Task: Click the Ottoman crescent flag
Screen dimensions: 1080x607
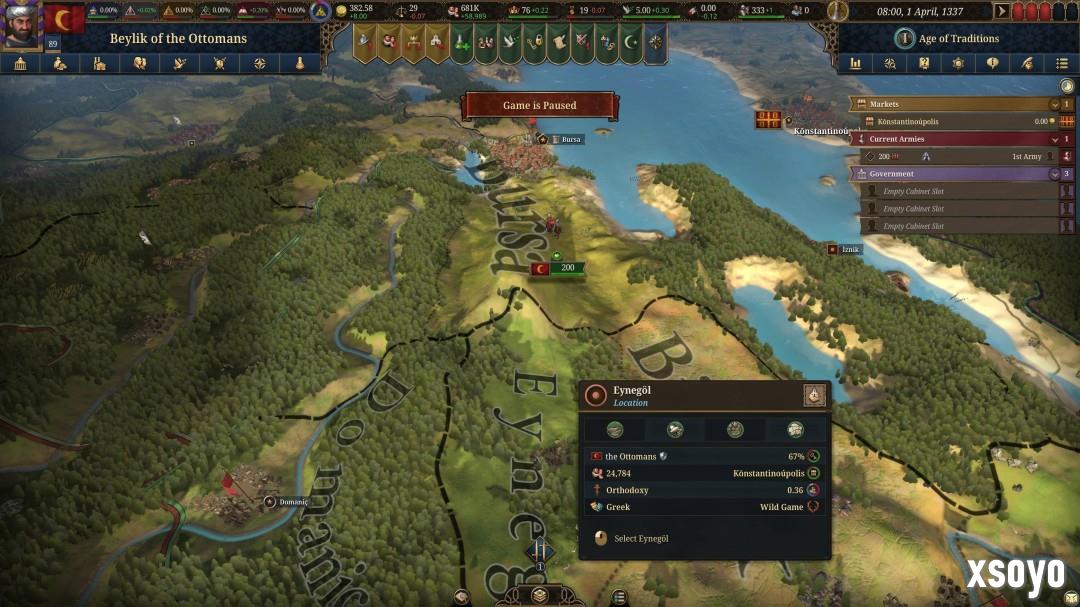Action: [64, 19]
